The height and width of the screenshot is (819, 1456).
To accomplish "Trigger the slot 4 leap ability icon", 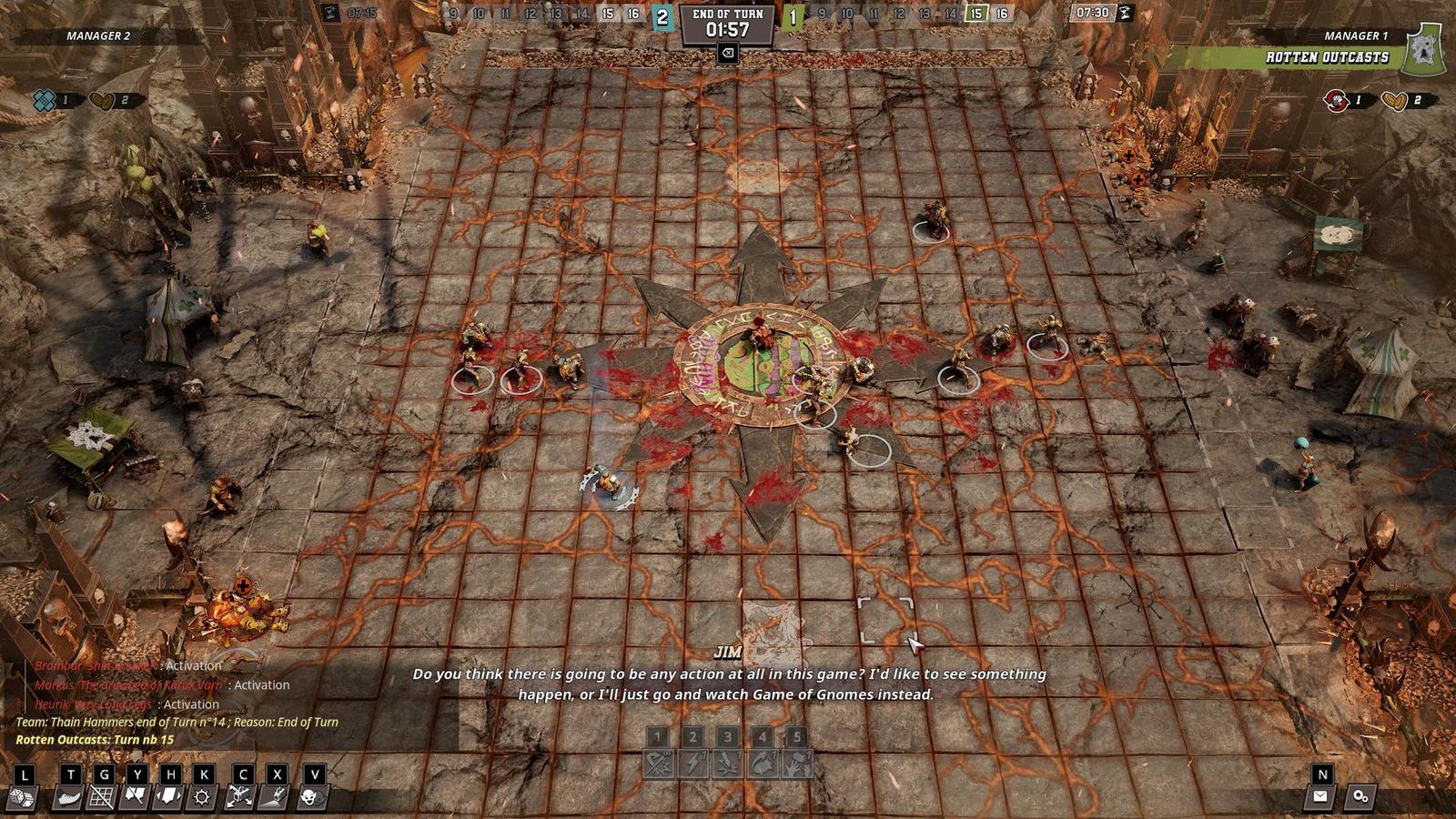I will (x=763, y=760).
